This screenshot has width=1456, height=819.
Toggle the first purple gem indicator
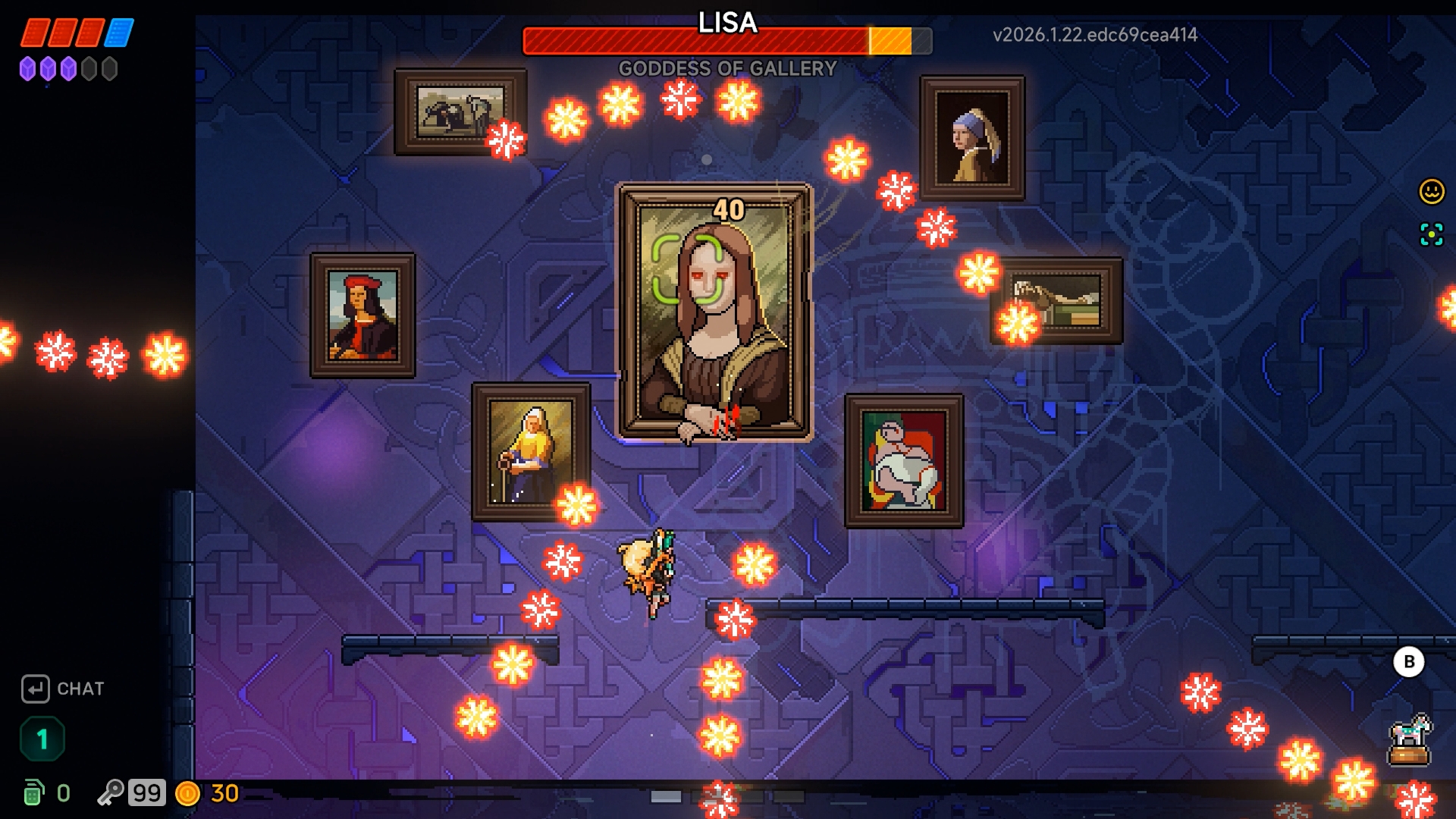coord(28,68)
